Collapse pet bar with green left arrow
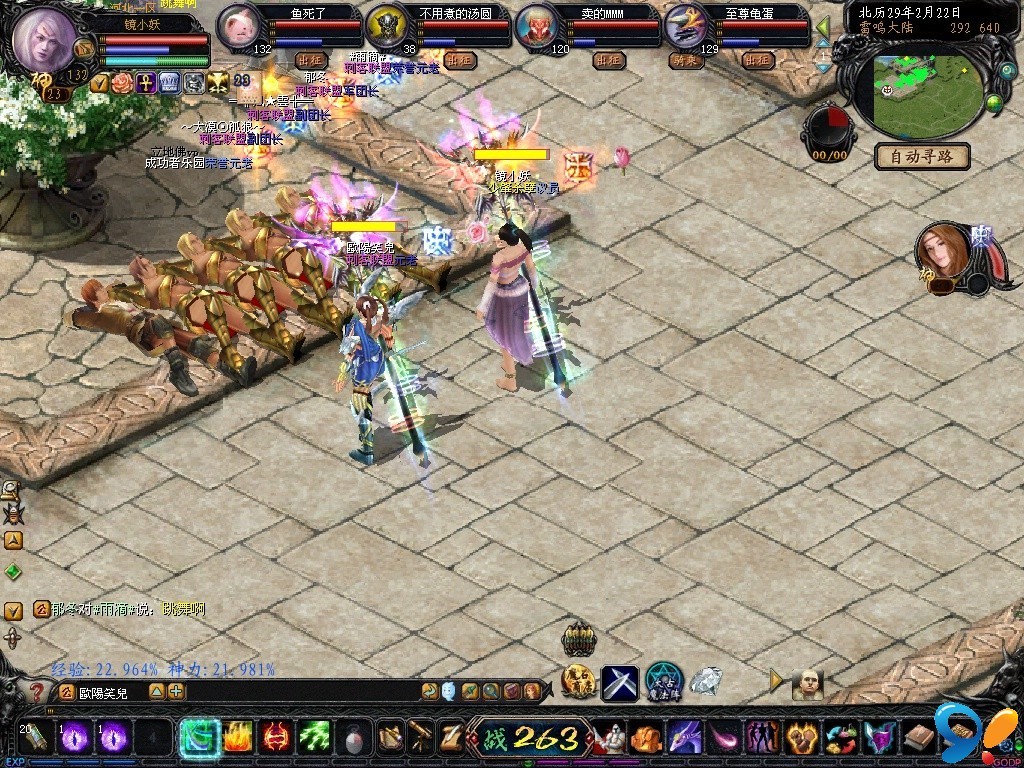The height and width of the screenshot is (768, 1024). (x=824, y=27)
